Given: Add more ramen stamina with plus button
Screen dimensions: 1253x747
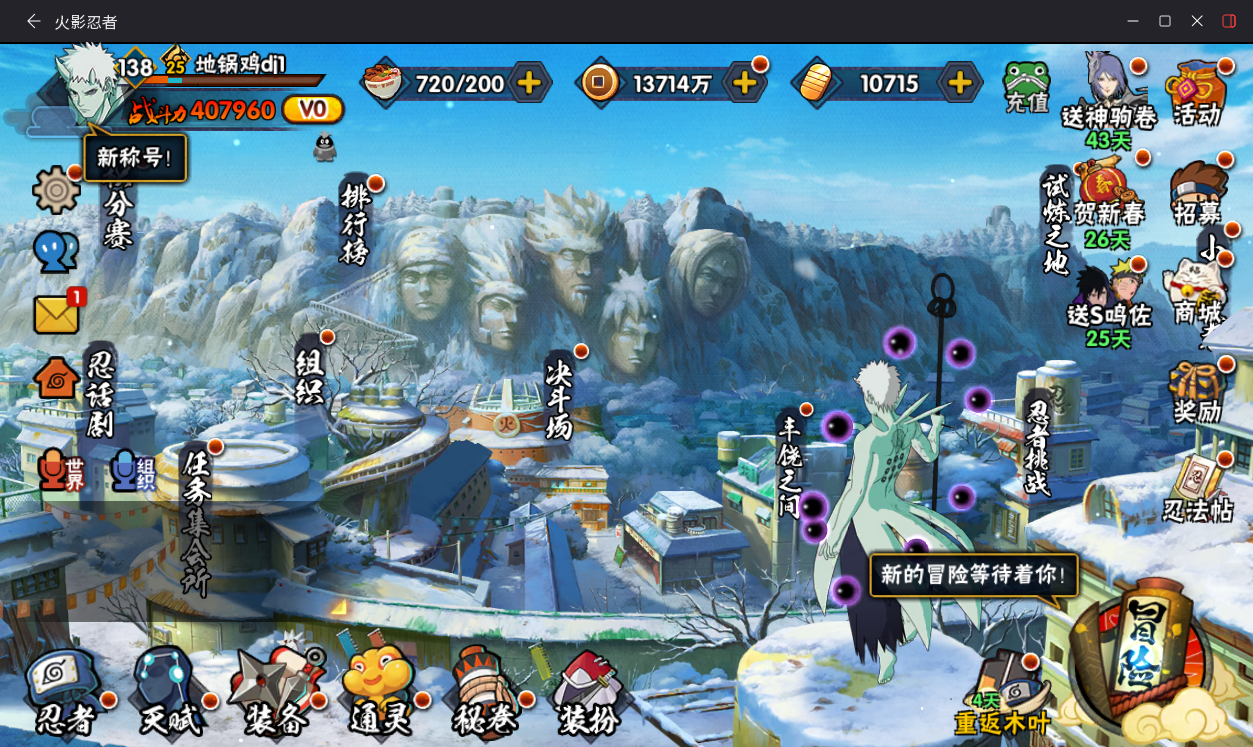Looking at the screenshot, I should (x=530, y=83).
